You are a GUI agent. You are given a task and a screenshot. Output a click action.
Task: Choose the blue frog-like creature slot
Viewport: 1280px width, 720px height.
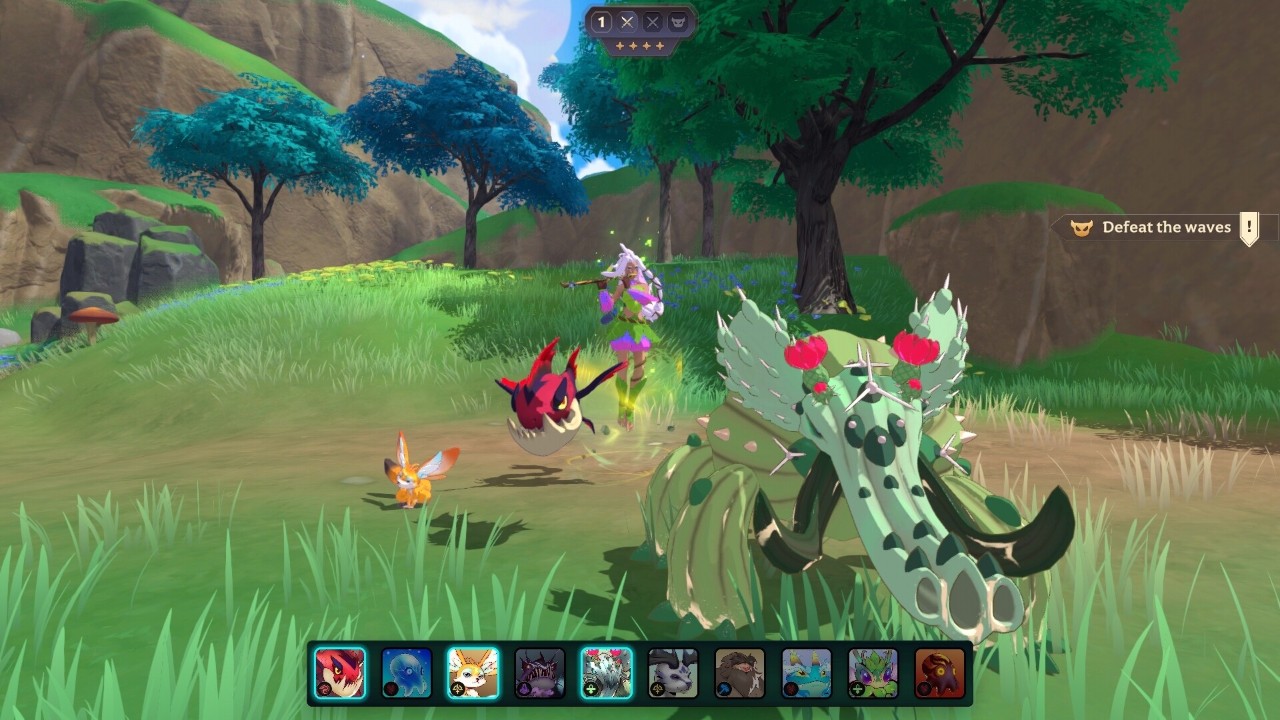click(806, 673)
